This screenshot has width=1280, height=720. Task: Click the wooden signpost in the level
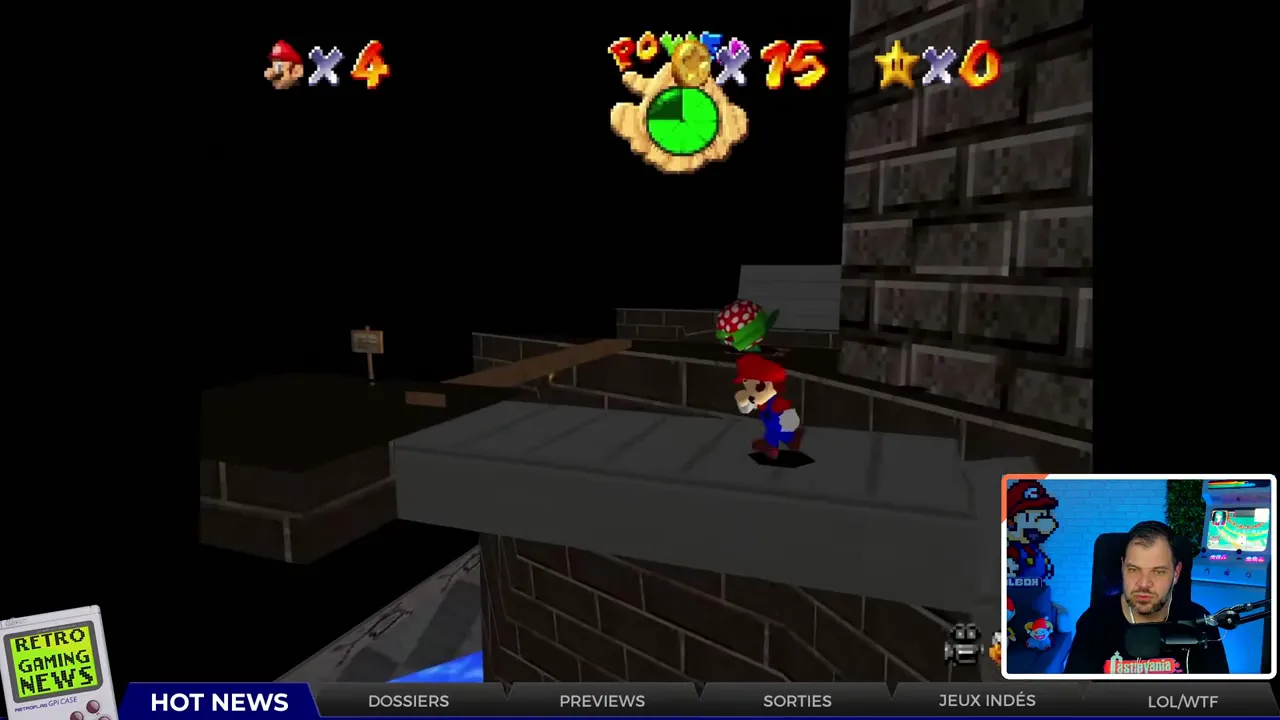[367, 340]
